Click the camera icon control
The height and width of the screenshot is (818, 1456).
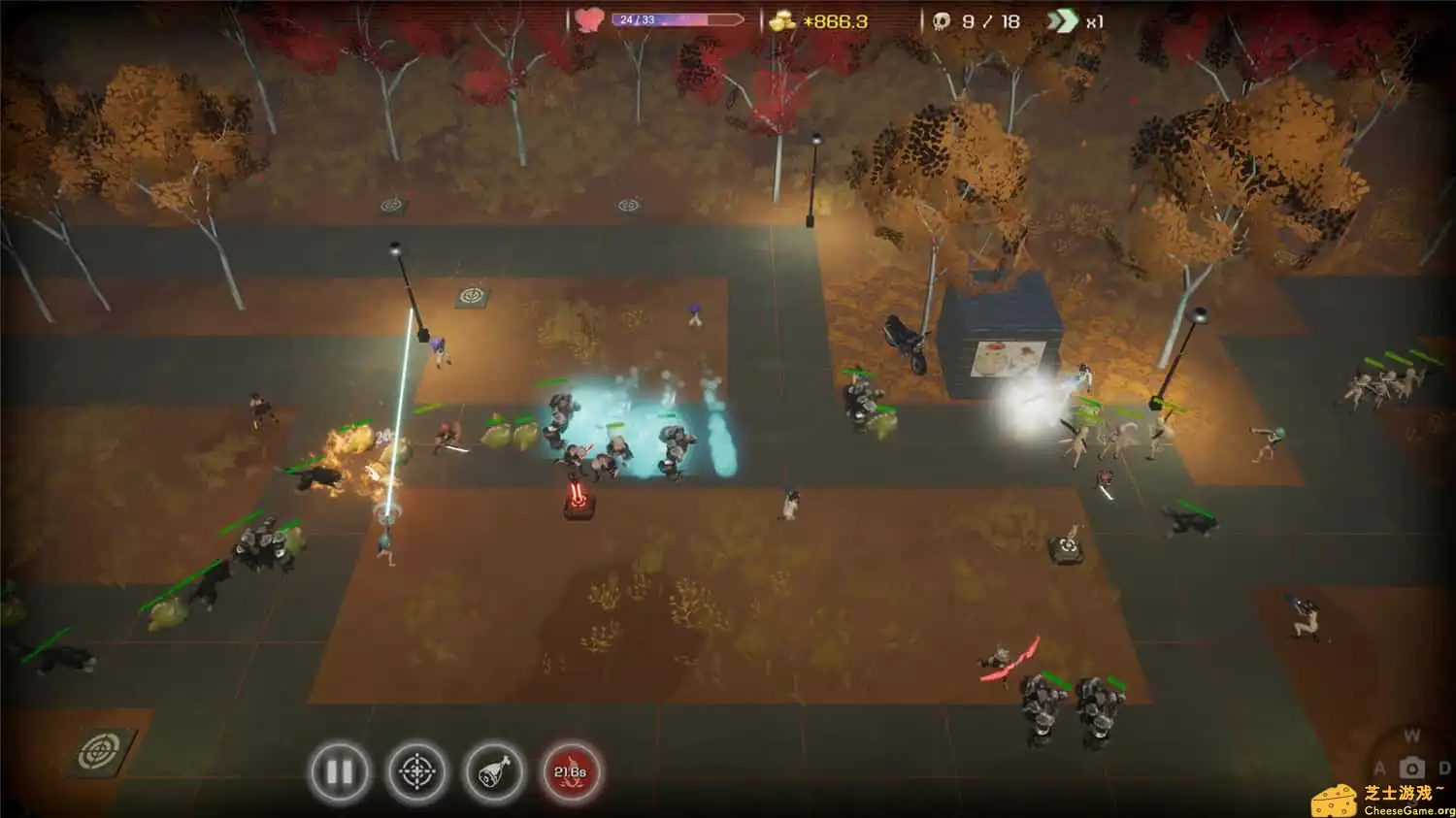point(1412,768)
